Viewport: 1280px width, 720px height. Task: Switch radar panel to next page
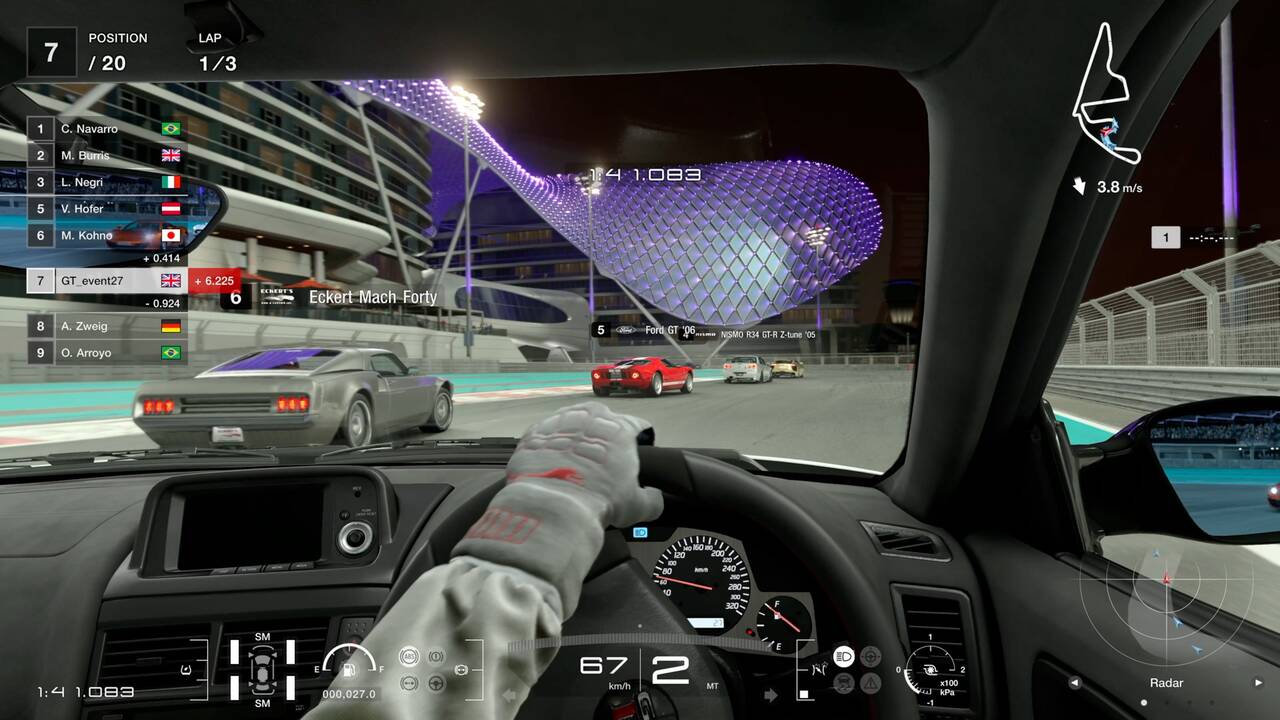tap(1258, 683)
